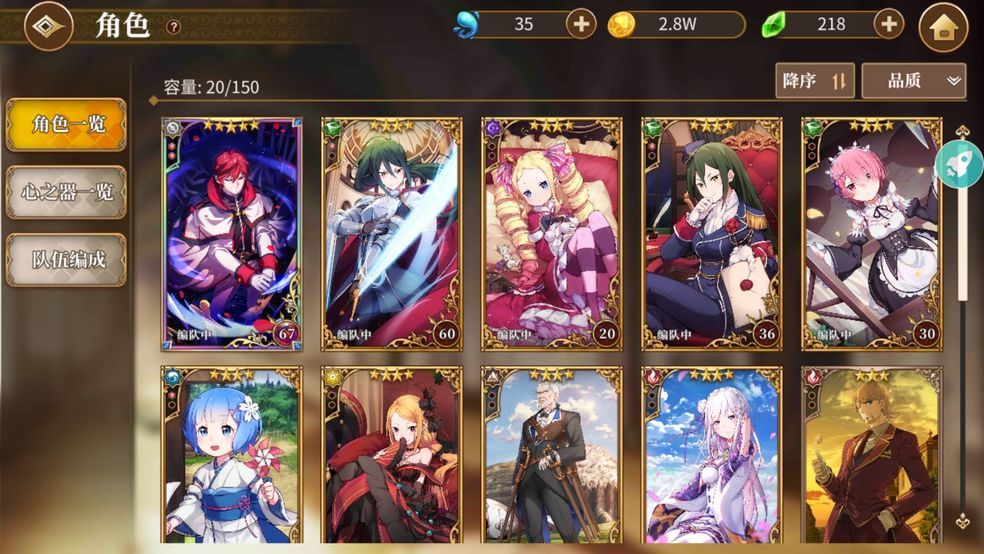Select the elderly butler swordsman card
The height and width of the screenshot is (554, 984).
[x=551, y=455]
